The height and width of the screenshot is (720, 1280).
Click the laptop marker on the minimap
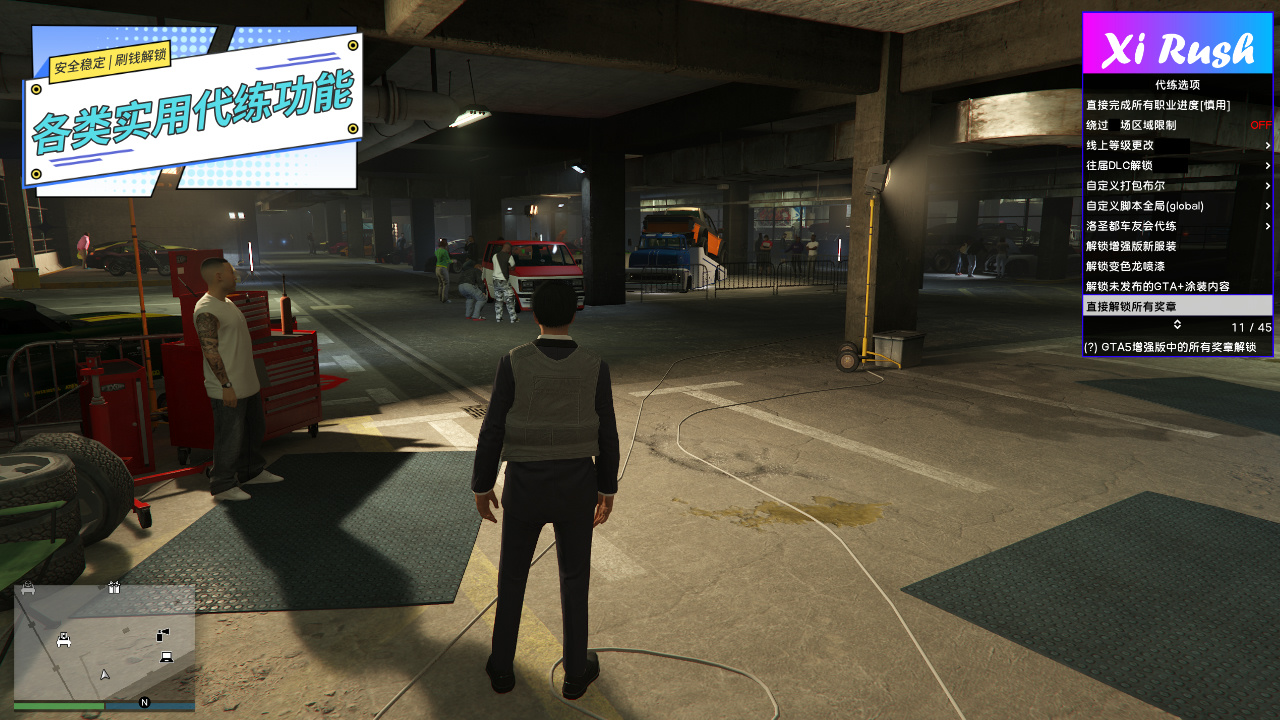coord(166,657)
